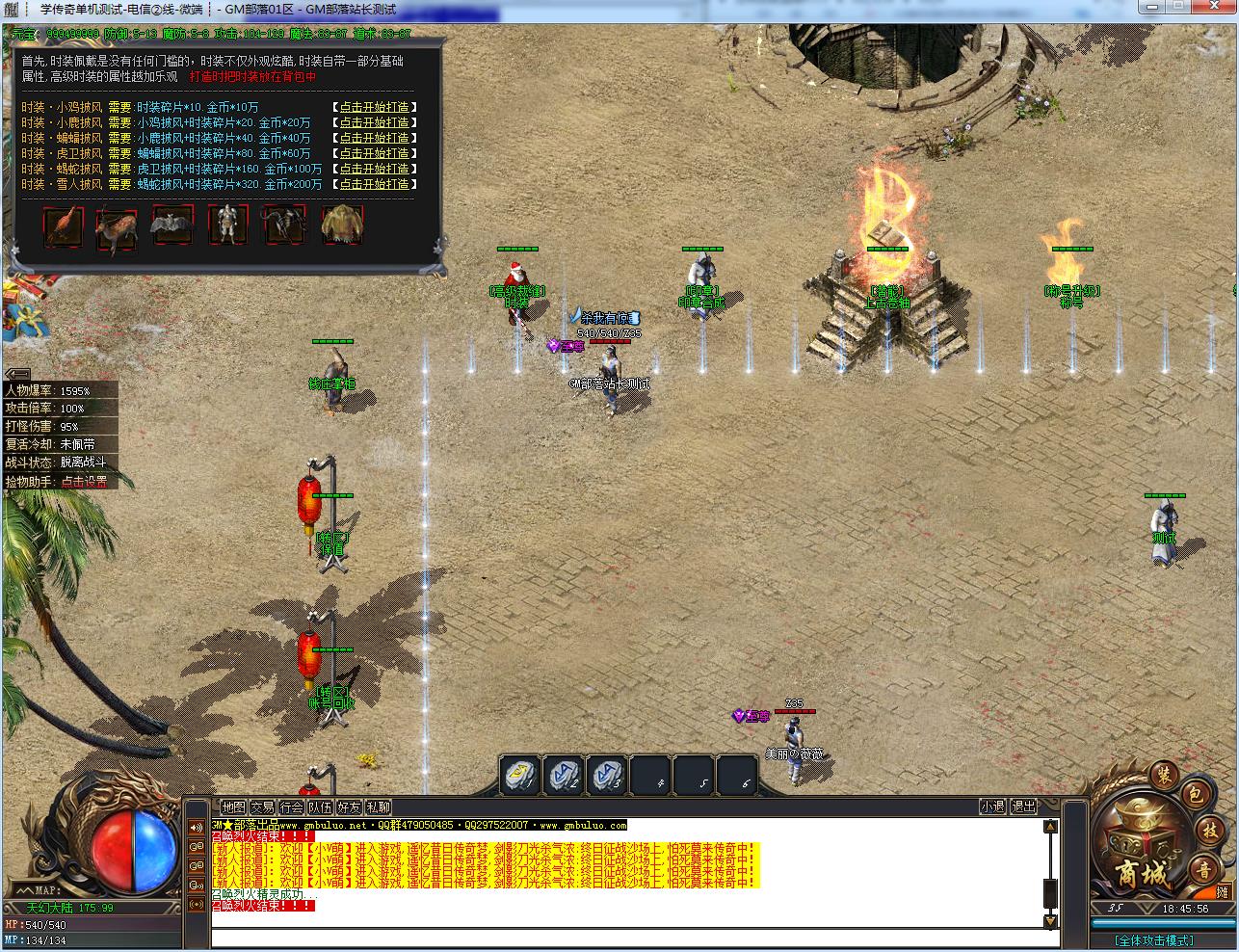Open the 行会 guild panel

(291, 807)
